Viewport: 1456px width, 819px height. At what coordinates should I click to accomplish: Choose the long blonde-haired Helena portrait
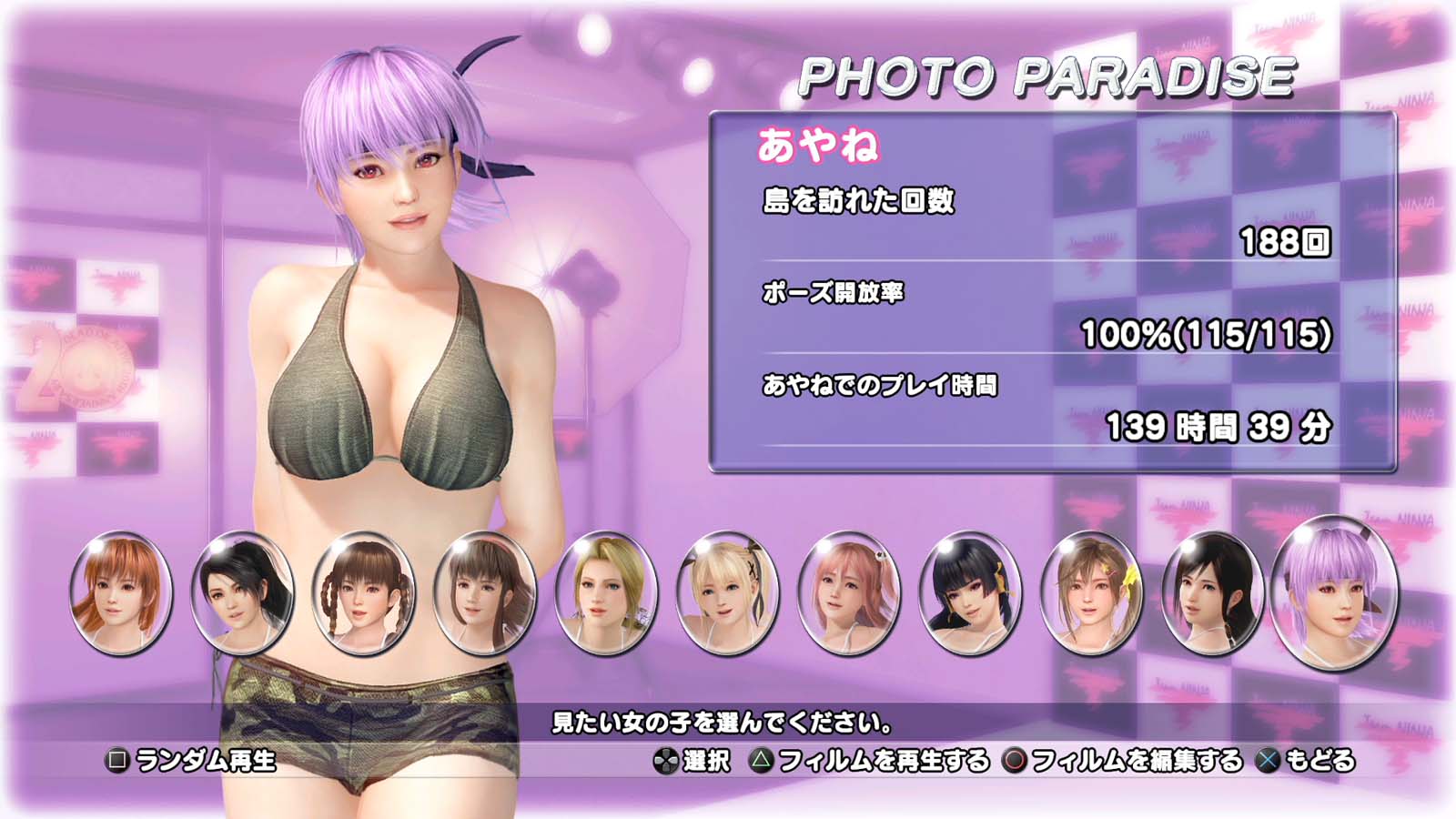pos(606,592)
